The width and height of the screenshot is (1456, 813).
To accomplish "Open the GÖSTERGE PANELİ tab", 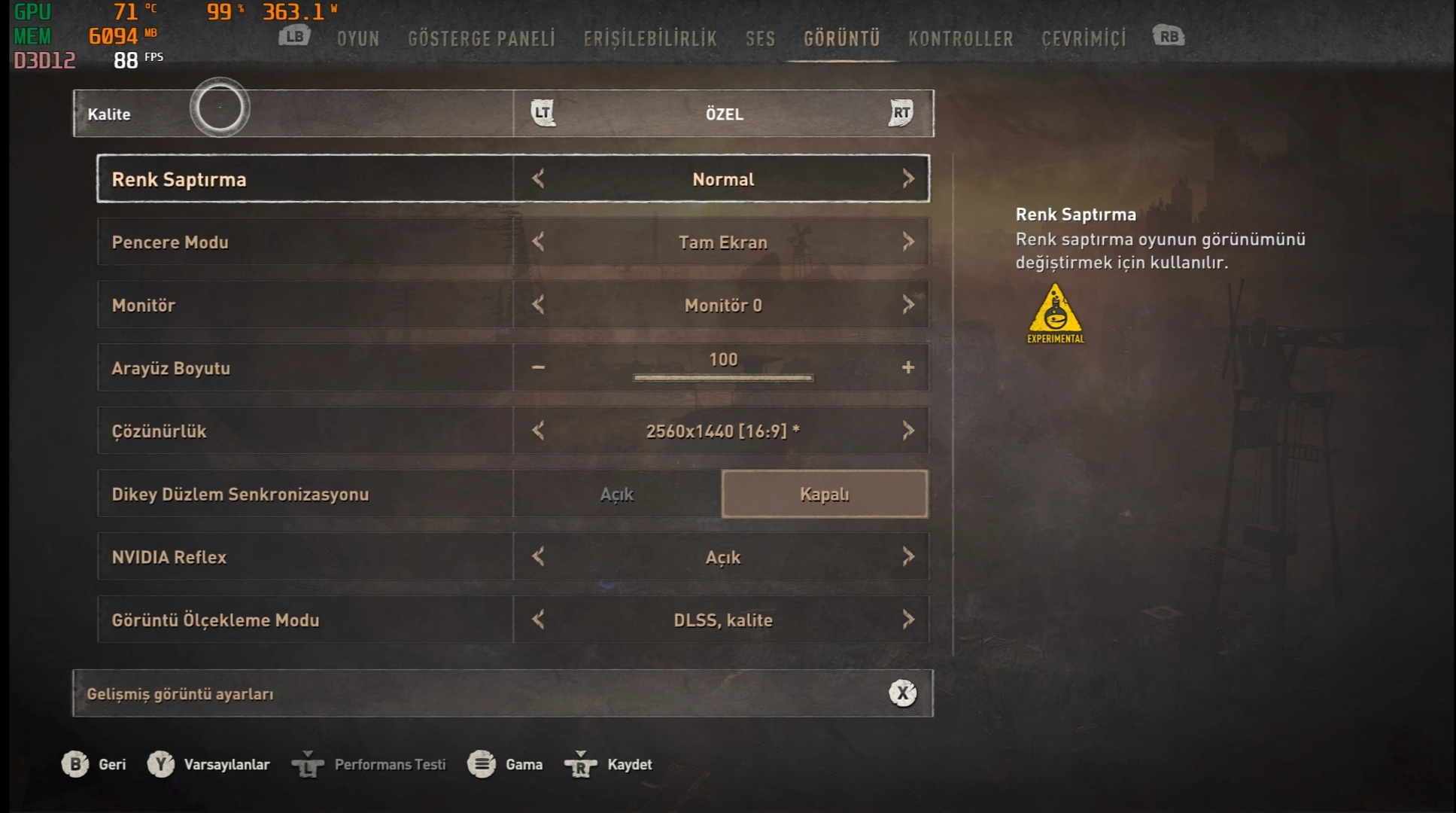I will click(482, 38).
